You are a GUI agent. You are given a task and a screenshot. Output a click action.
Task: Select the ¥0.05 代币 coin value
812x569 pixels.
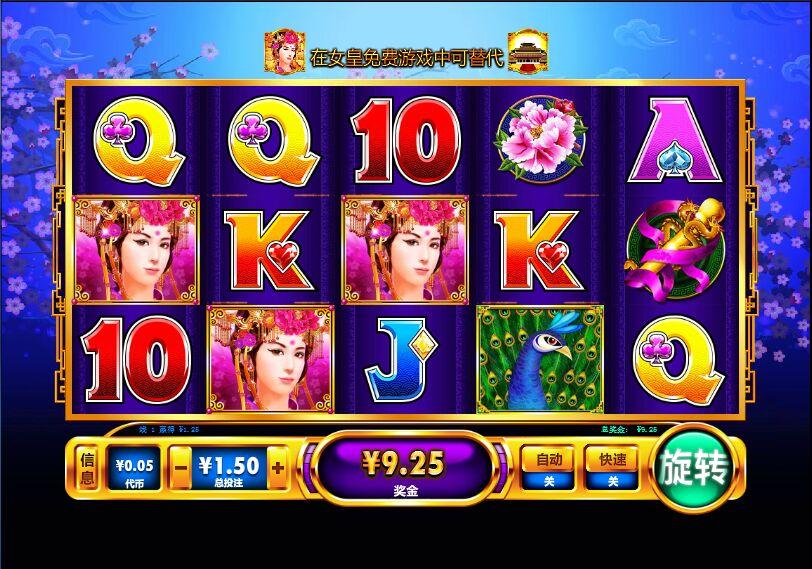(133, 469)
